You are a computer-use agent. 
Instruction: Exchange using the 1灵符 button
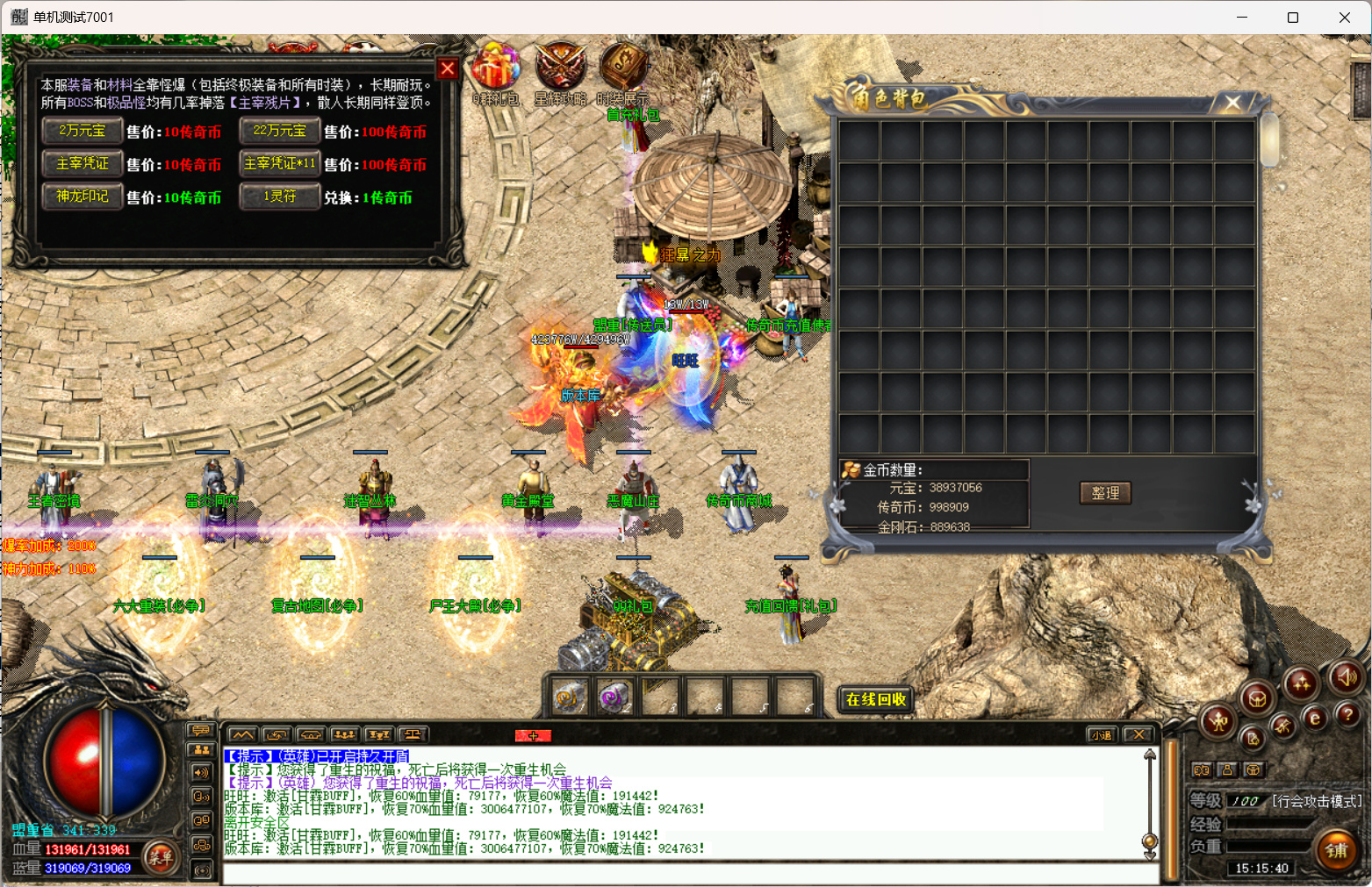pos(279,197)
